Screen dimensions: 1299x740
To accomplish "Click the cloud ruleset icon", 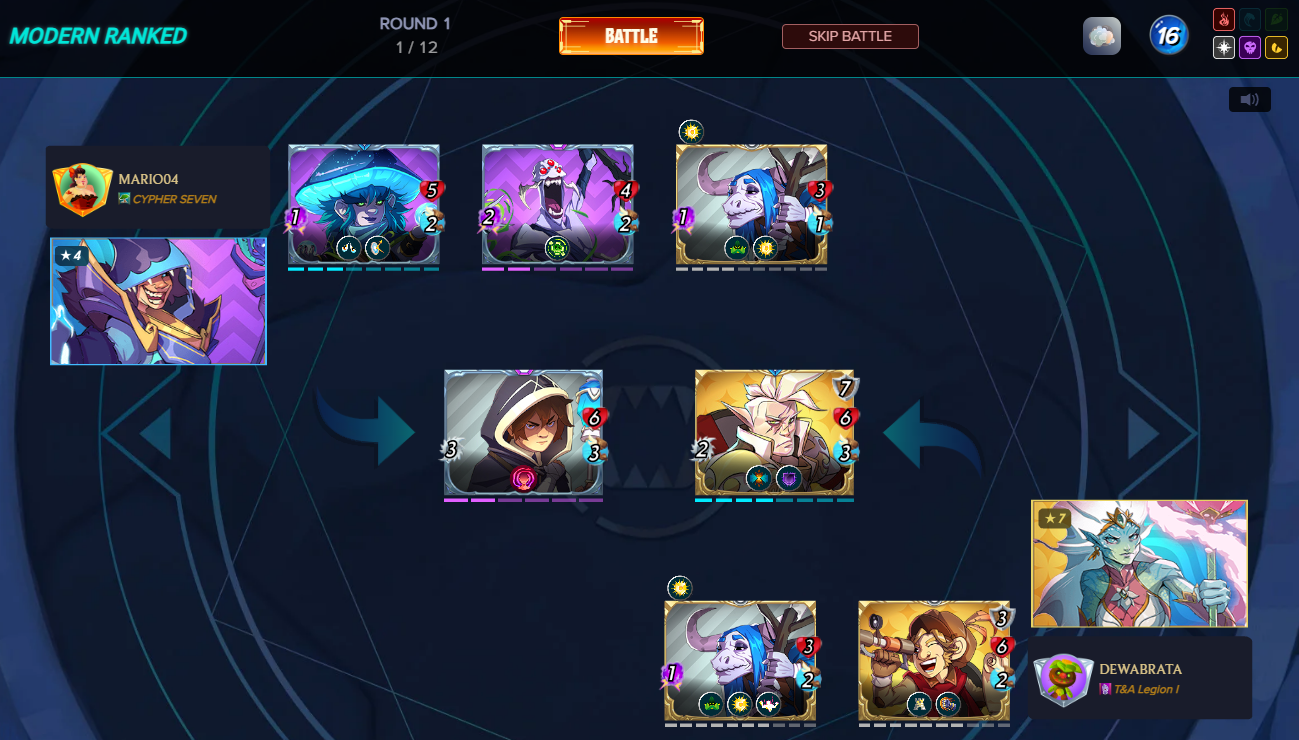I will pos(1101,36).
